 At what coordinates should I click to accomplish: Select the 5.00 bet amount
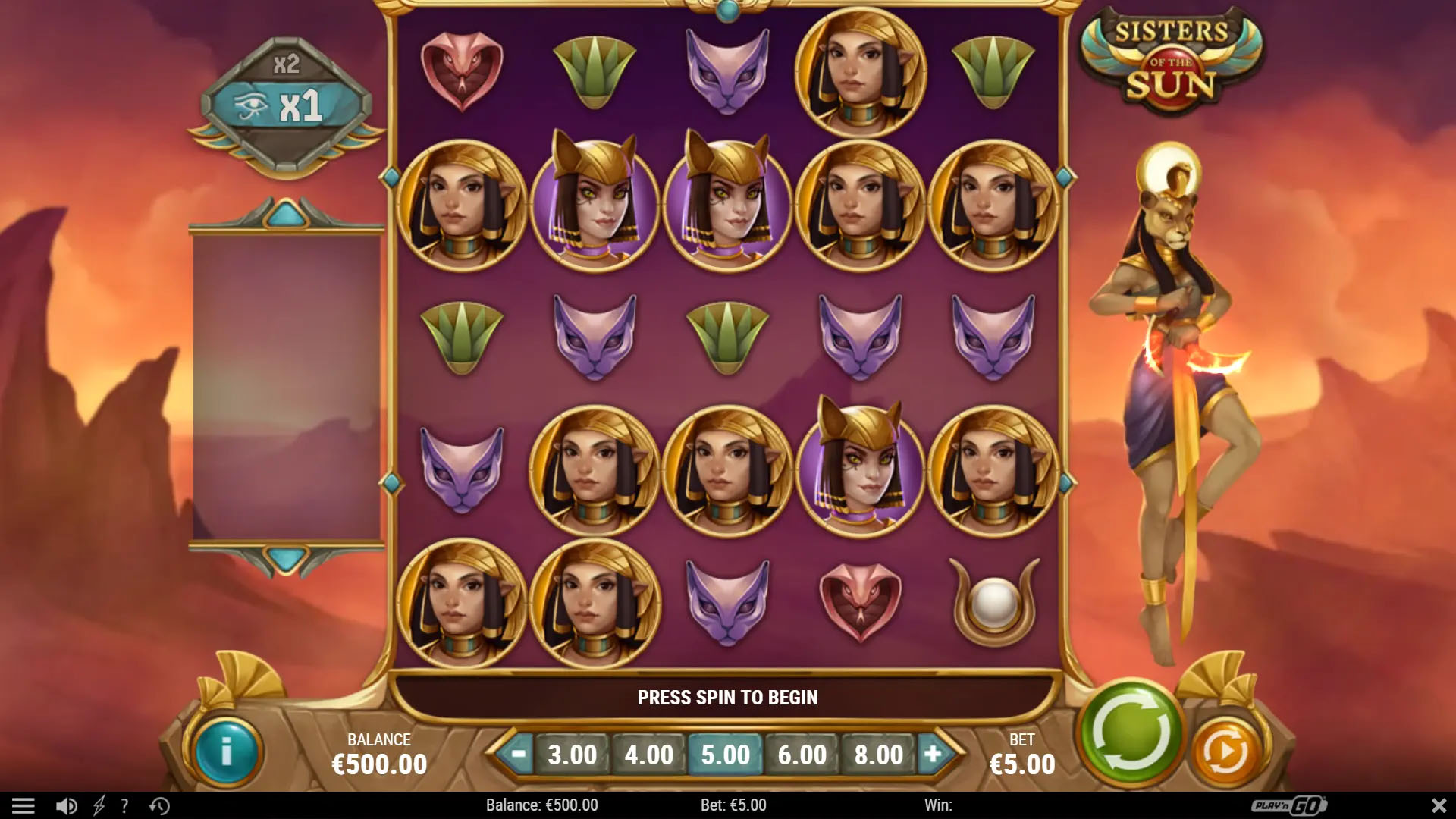tap(726, 755)
